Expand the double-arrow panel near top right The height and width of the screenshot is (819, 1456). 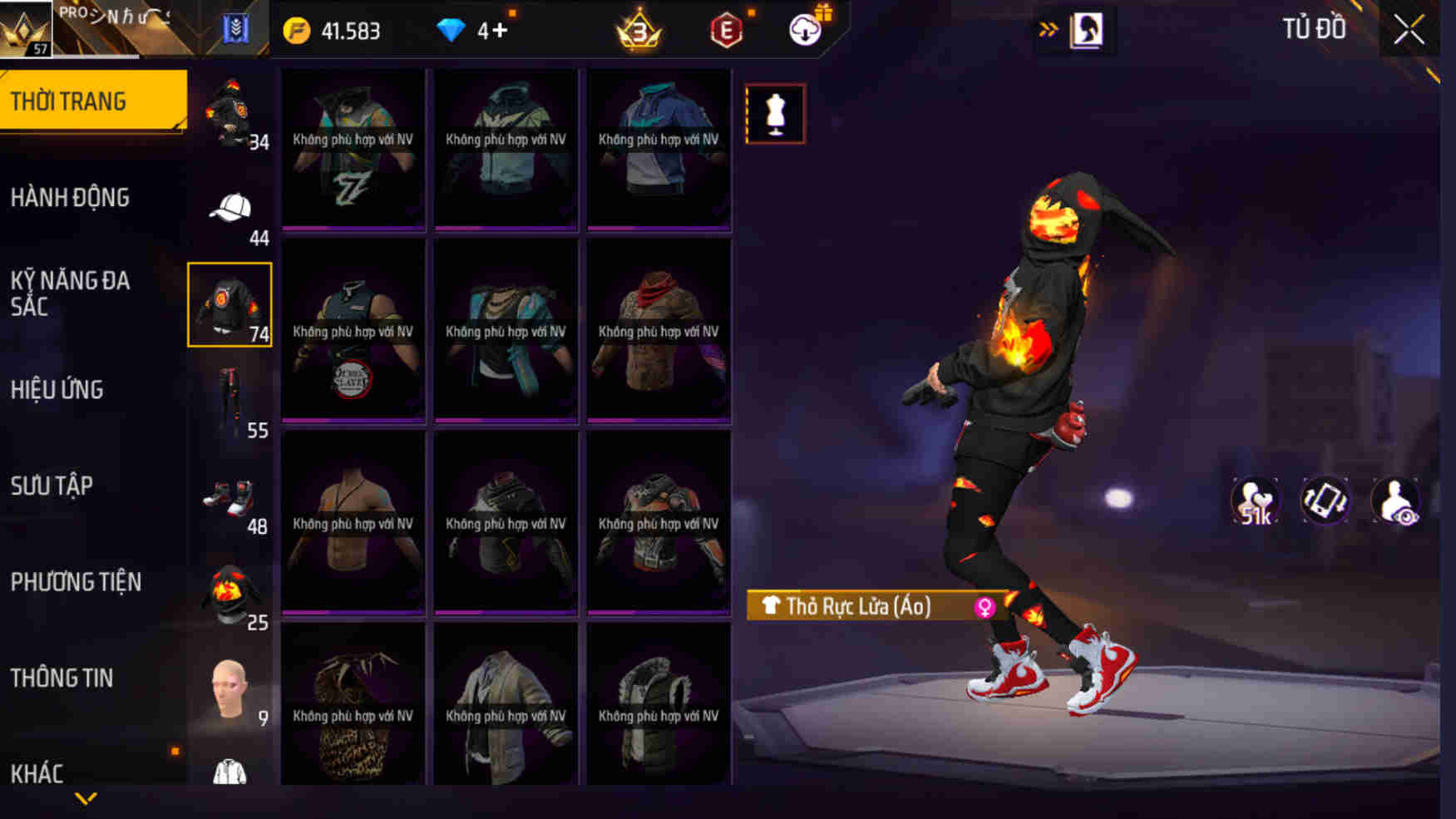1046,27
